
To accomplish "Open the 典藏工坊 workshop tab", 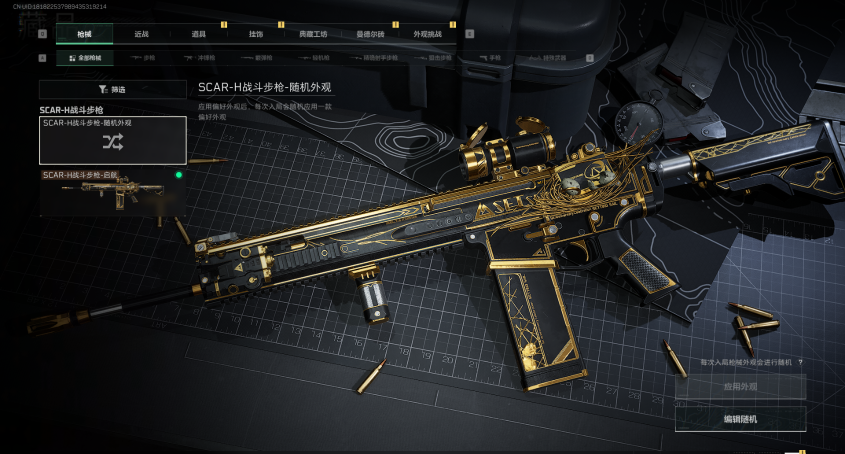I will 313,34.
